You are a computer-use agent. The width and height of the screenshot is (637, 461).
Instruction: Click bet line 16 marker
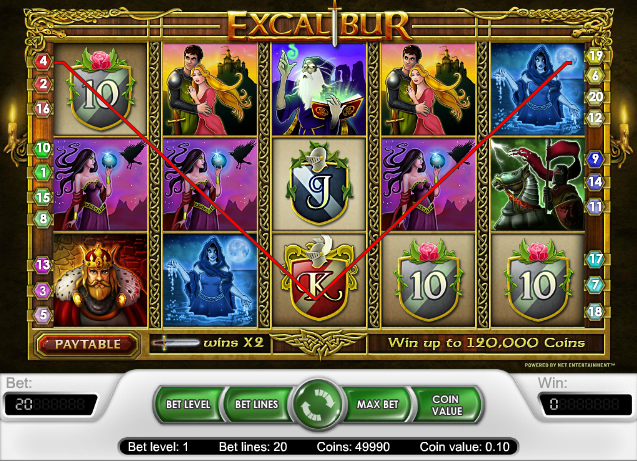pyautogui.click(x=42, y=108)
